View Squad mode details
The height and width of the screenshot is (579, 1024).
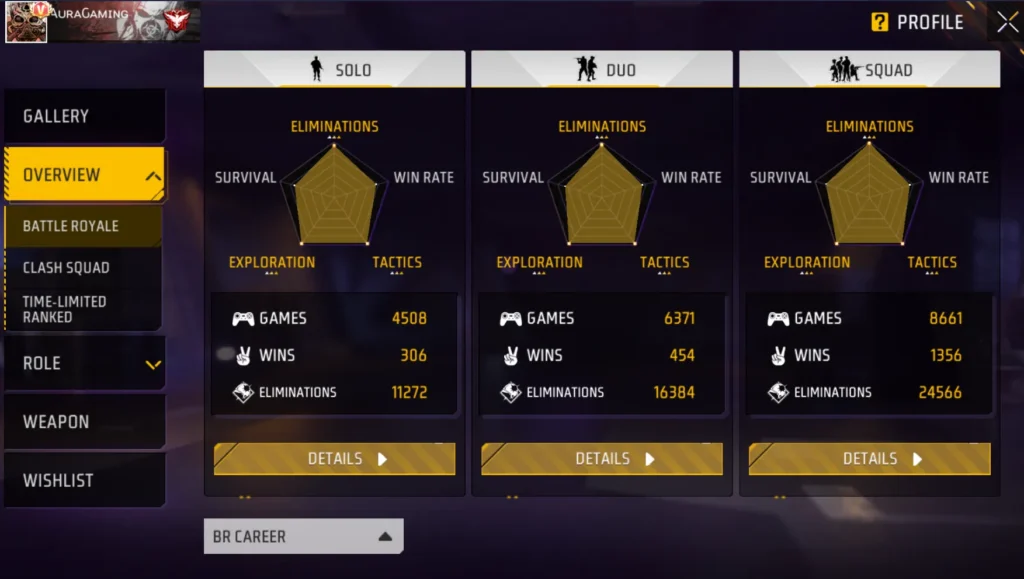click(x=869, y=459)
